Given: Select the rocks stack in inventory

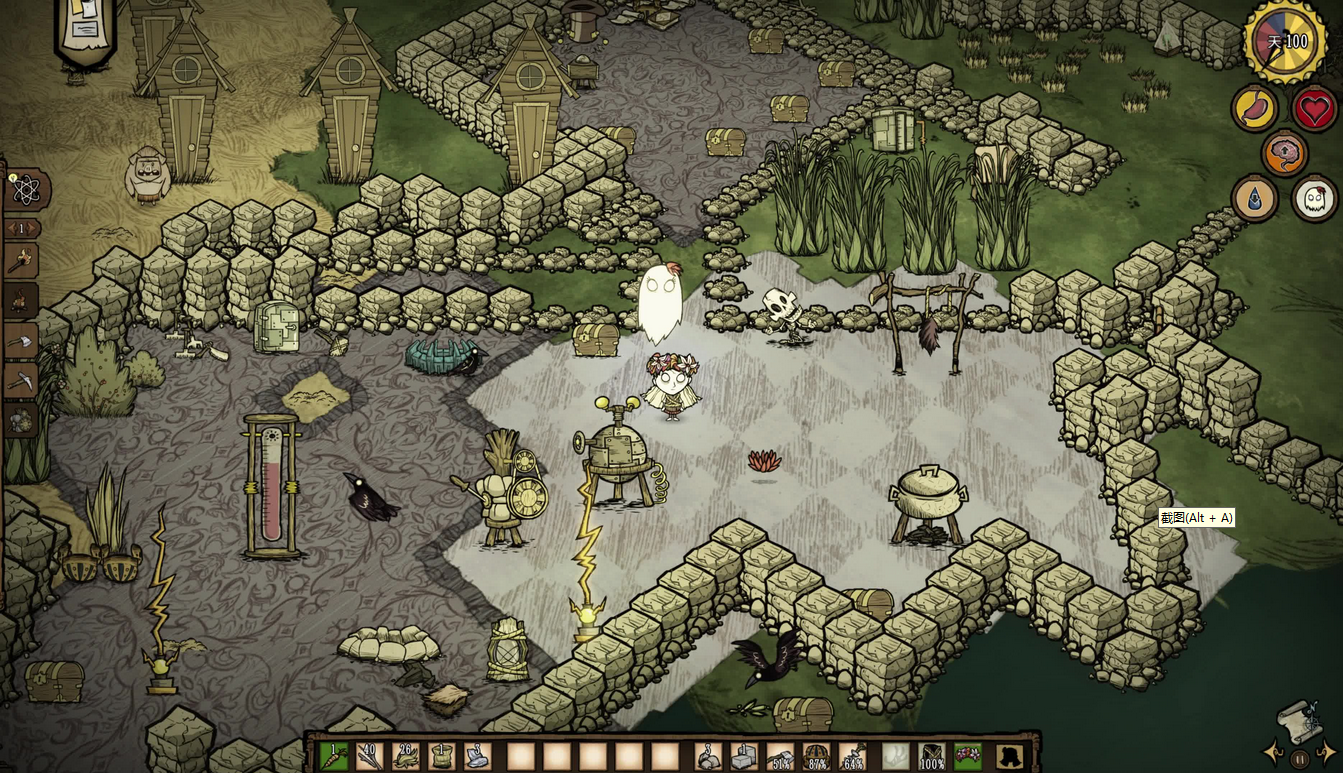Looking at the screenshot, I should [x=709, y=755].
